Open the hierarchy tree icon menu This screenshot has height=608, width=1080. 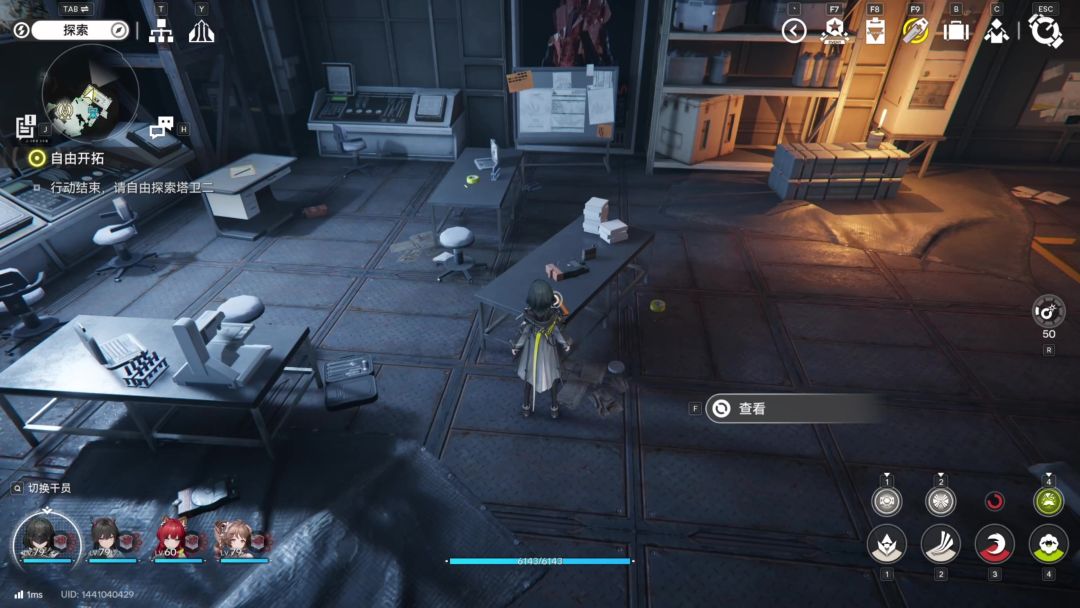click(161, 31)
